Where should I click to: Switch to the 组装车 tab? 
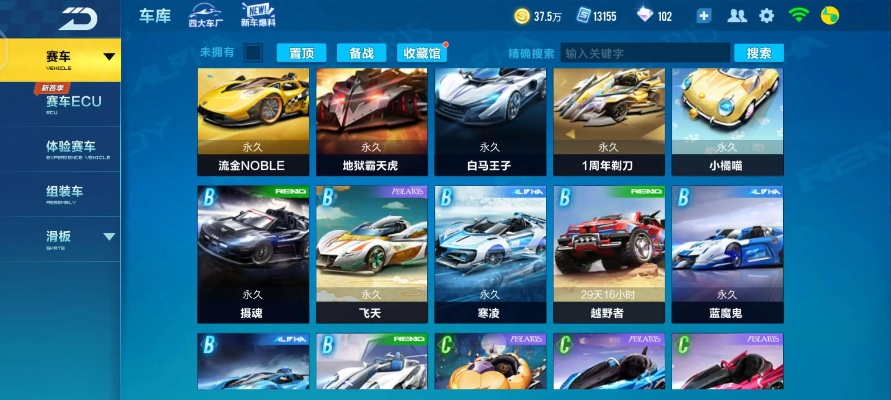point(64,193)
